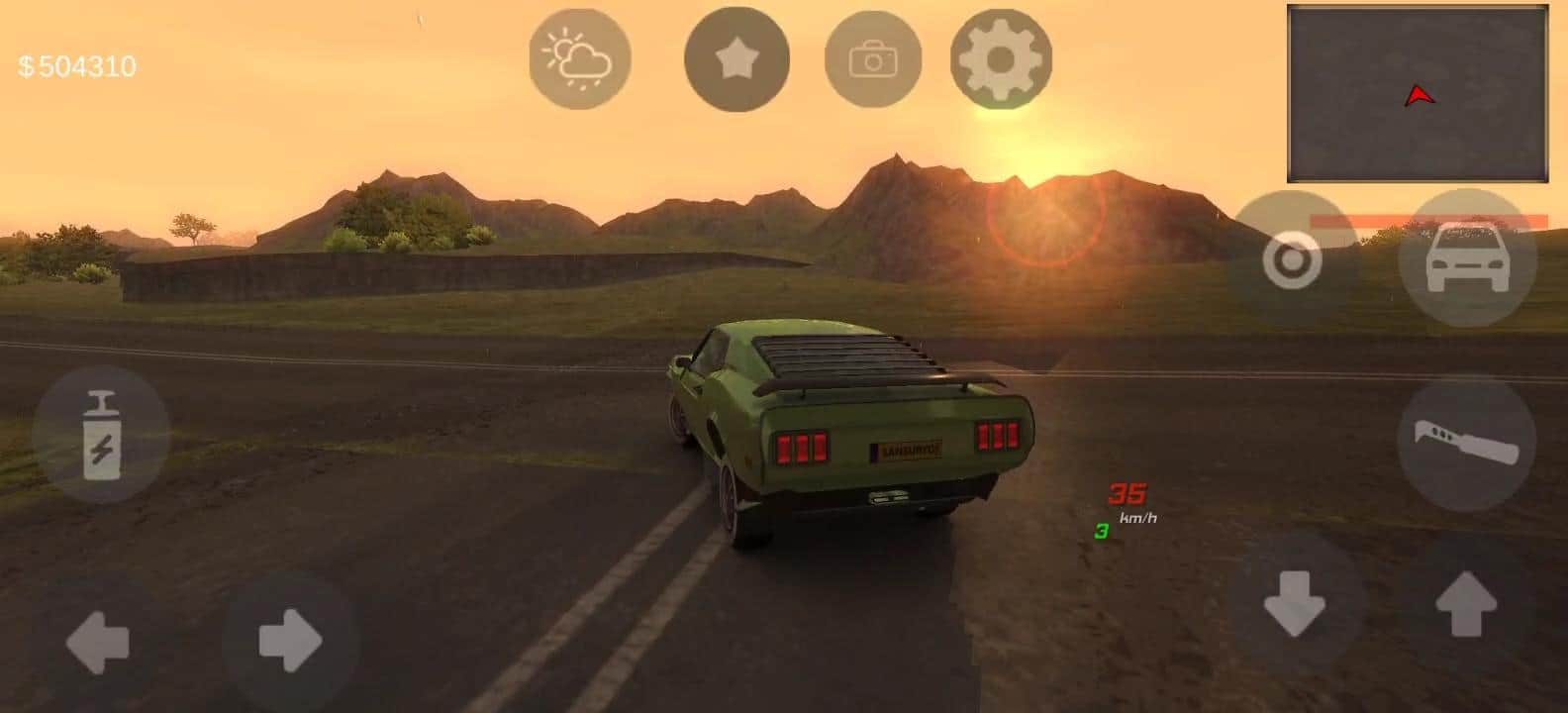
Task: Open the weather settings cloud icon
Action: tap(580, 59)
